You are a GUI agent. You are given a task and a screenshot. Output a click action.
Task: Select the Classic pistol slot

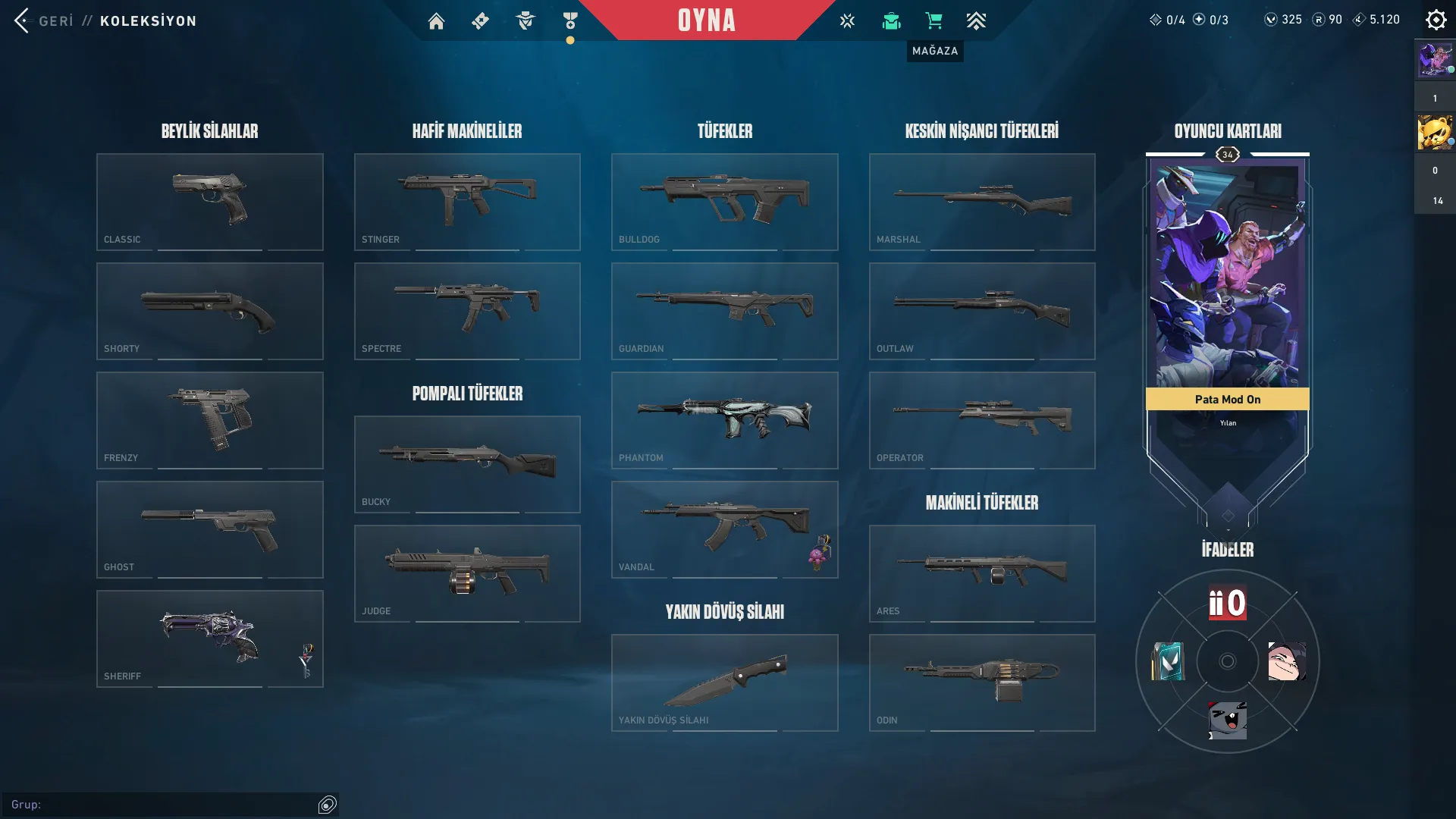[209, 202]
